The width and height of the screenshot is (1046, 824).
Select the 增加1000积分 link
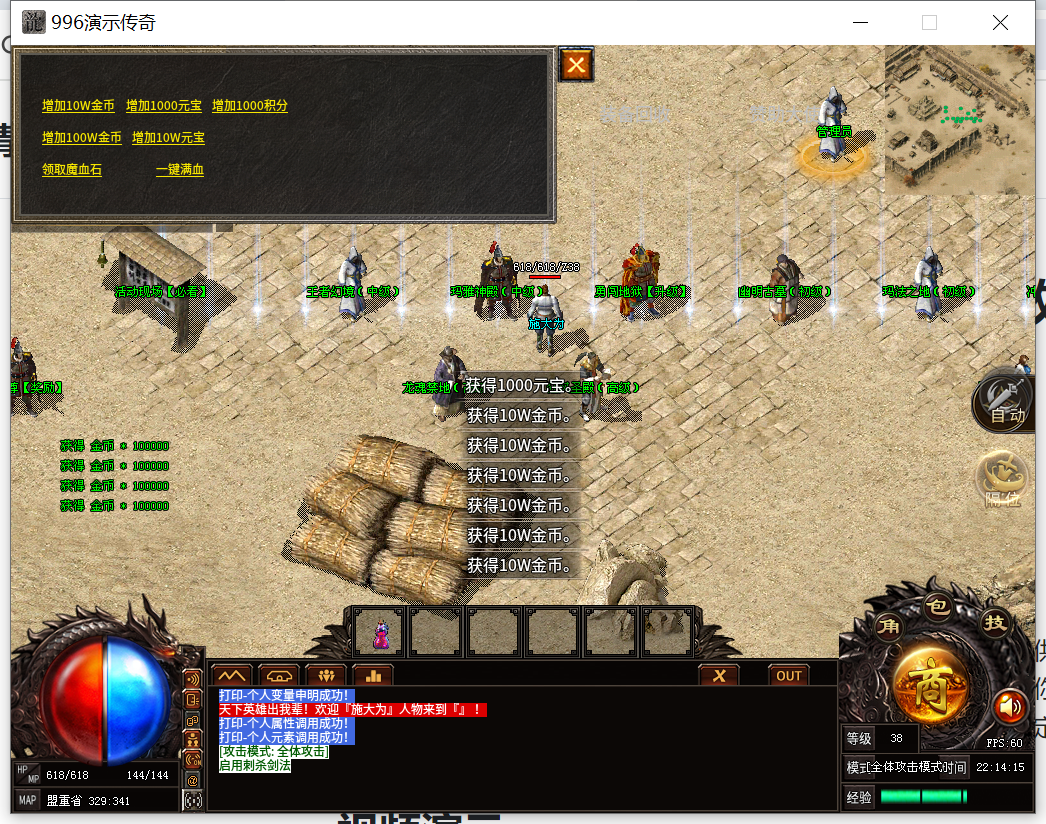(x=250, y=106)
